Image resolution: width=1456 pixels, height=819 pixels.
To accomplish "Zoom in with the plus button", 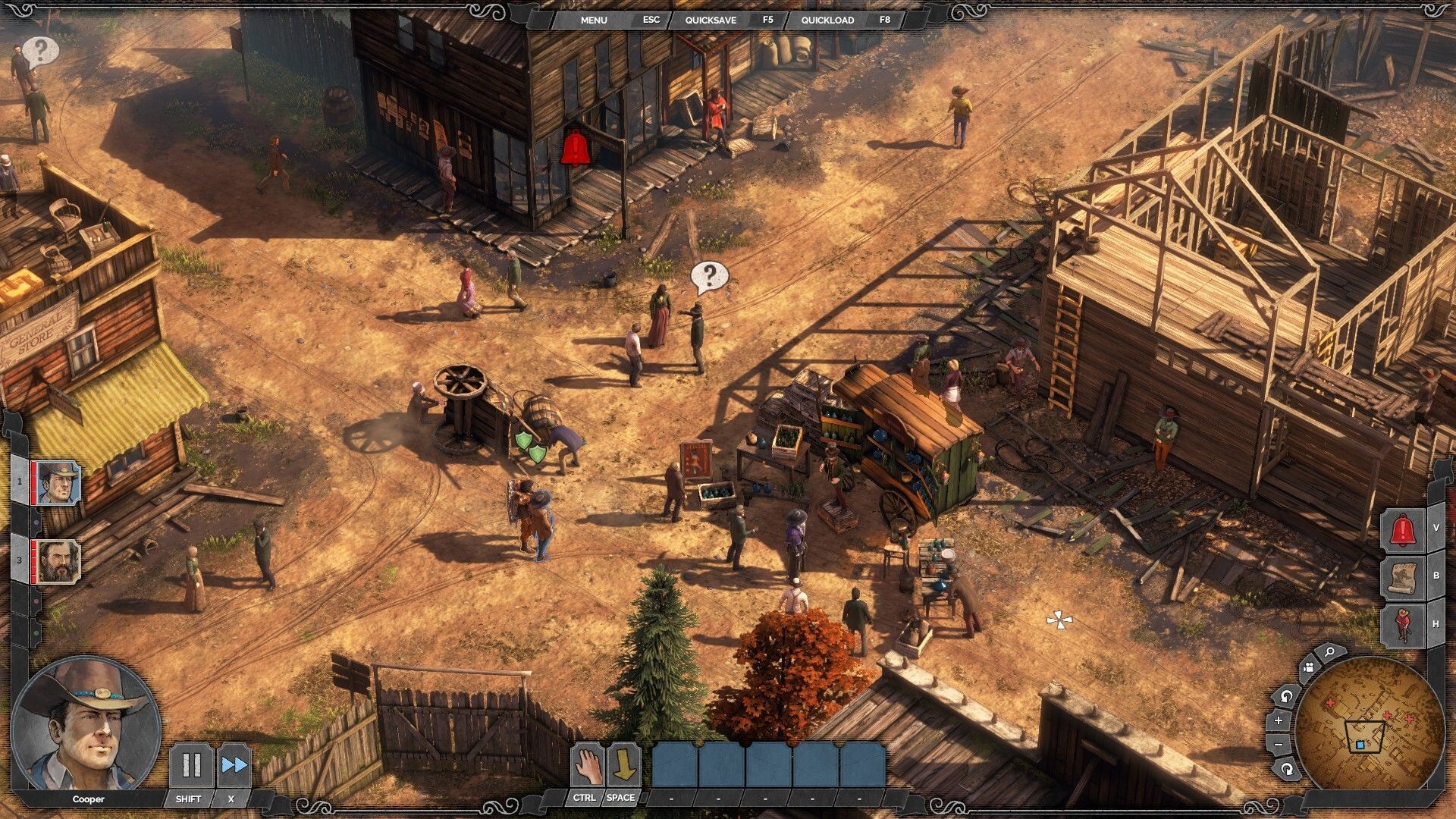I will pos(1279,720).
